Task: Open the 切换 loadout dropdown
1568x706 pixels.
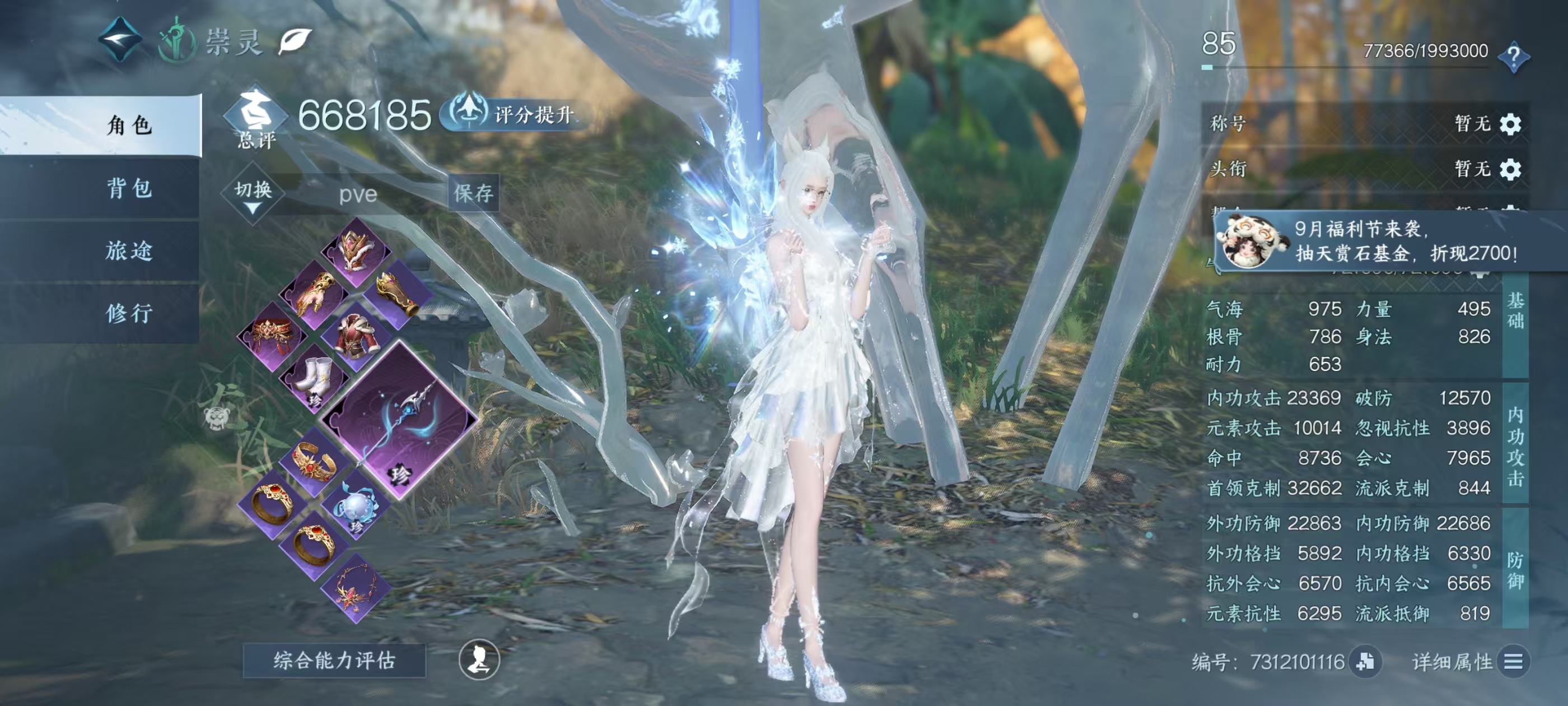Action: pyautogui.click(x=253, y=194)
